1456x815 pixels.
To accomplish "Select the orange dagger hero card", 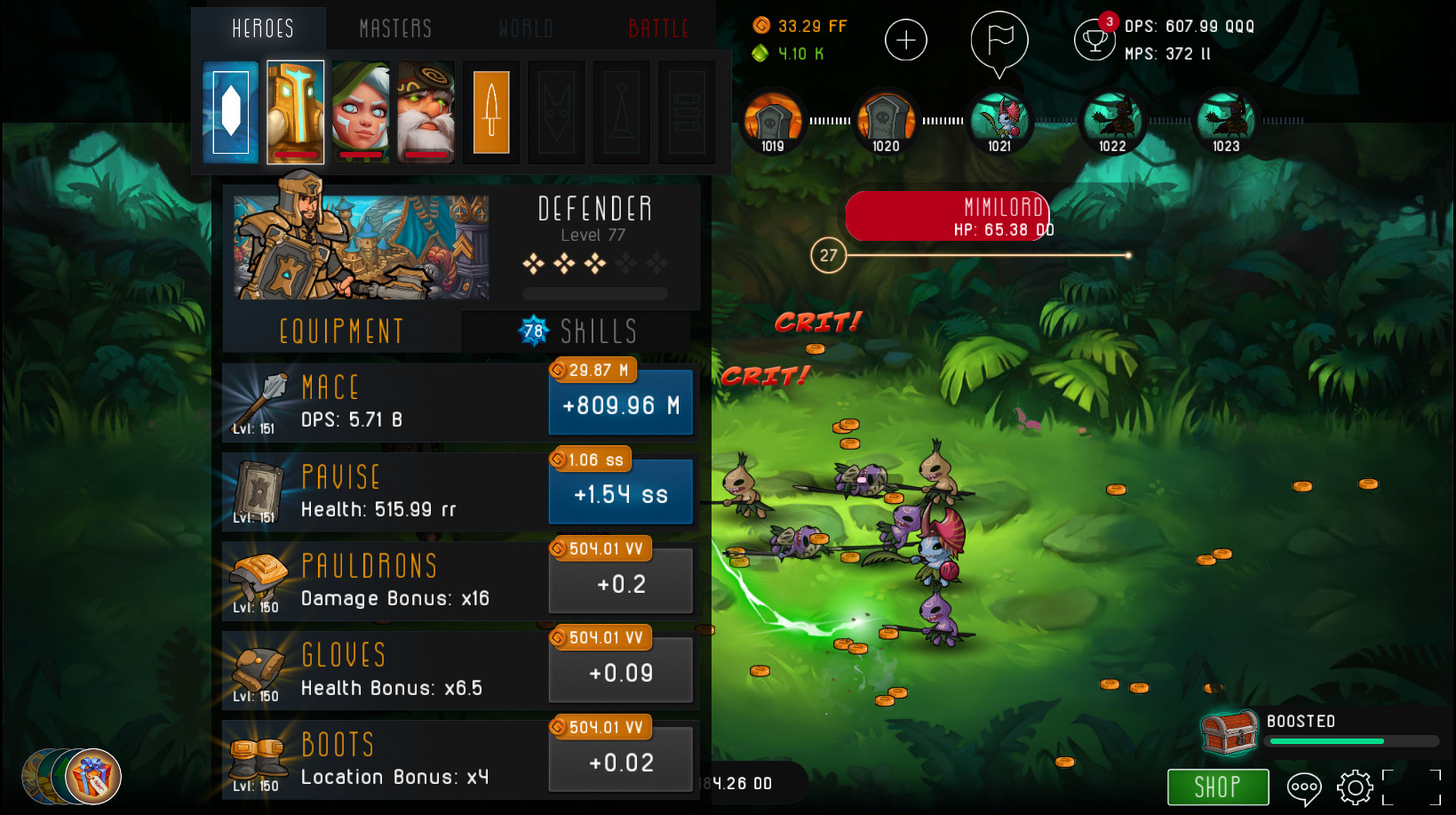I will point(490,111).
